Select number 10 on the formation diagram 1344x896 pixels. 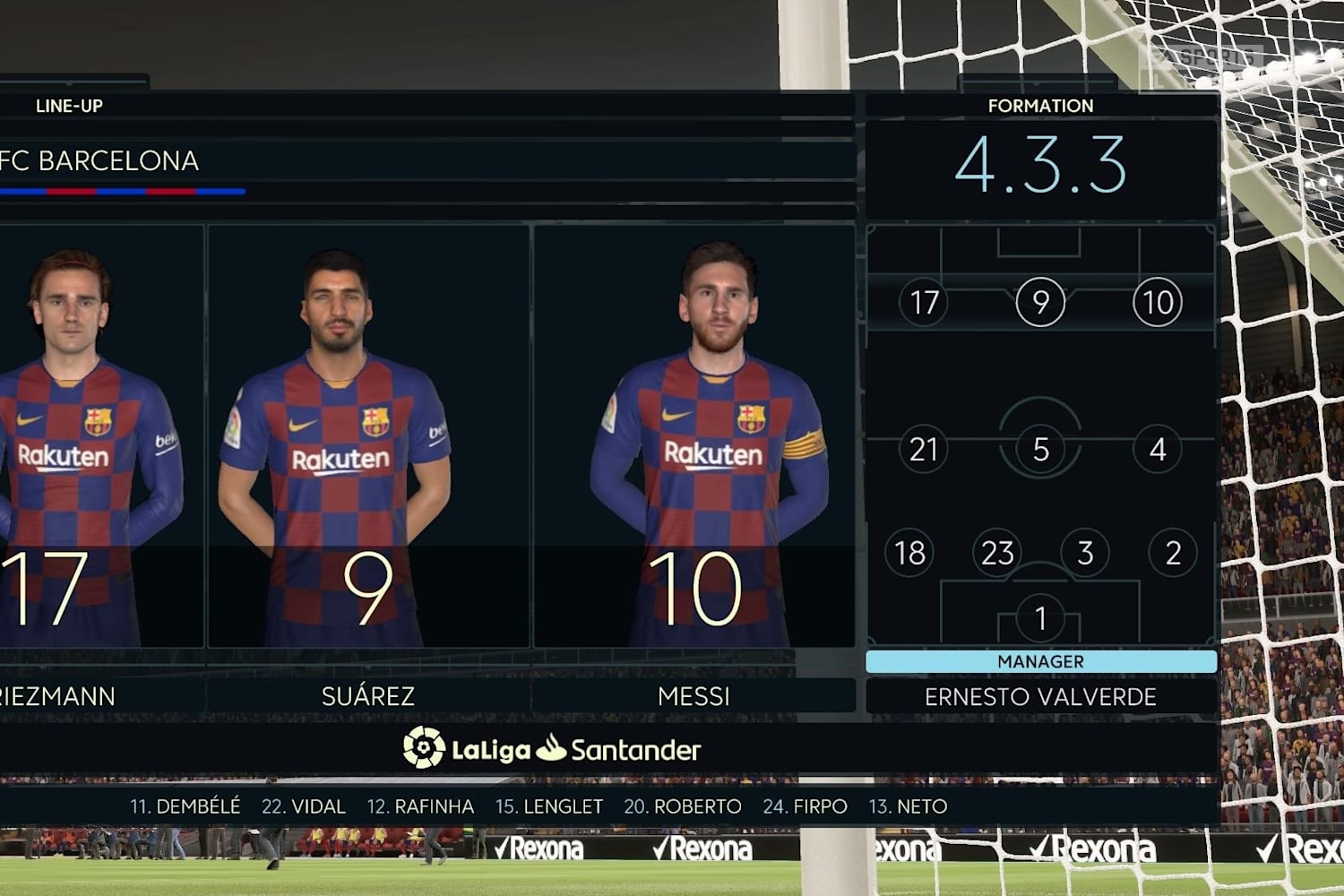point(1158,302)
